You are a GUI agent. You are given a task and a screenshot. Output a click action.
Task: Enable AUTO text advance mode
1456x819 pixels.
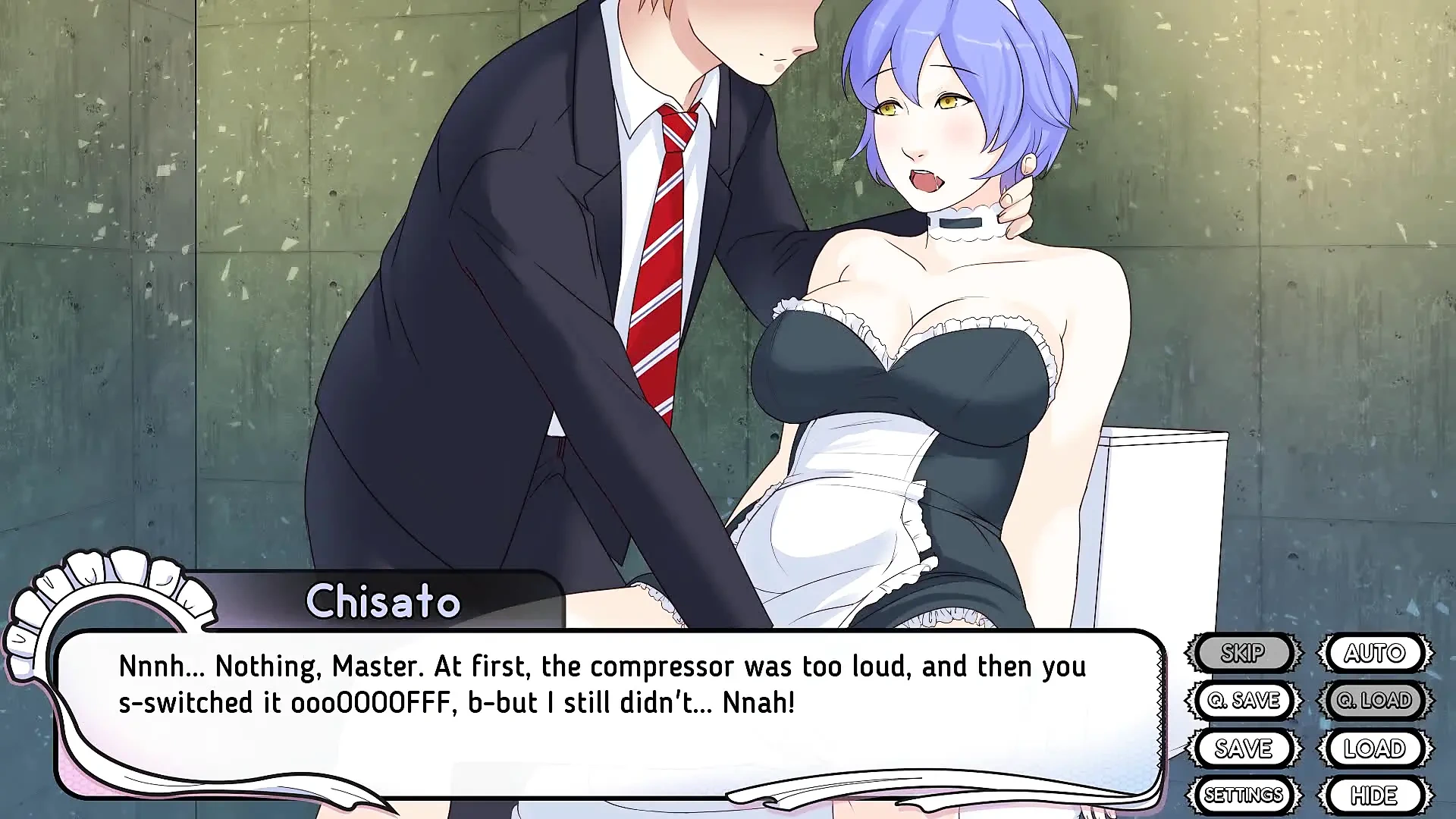(1376, 652)
